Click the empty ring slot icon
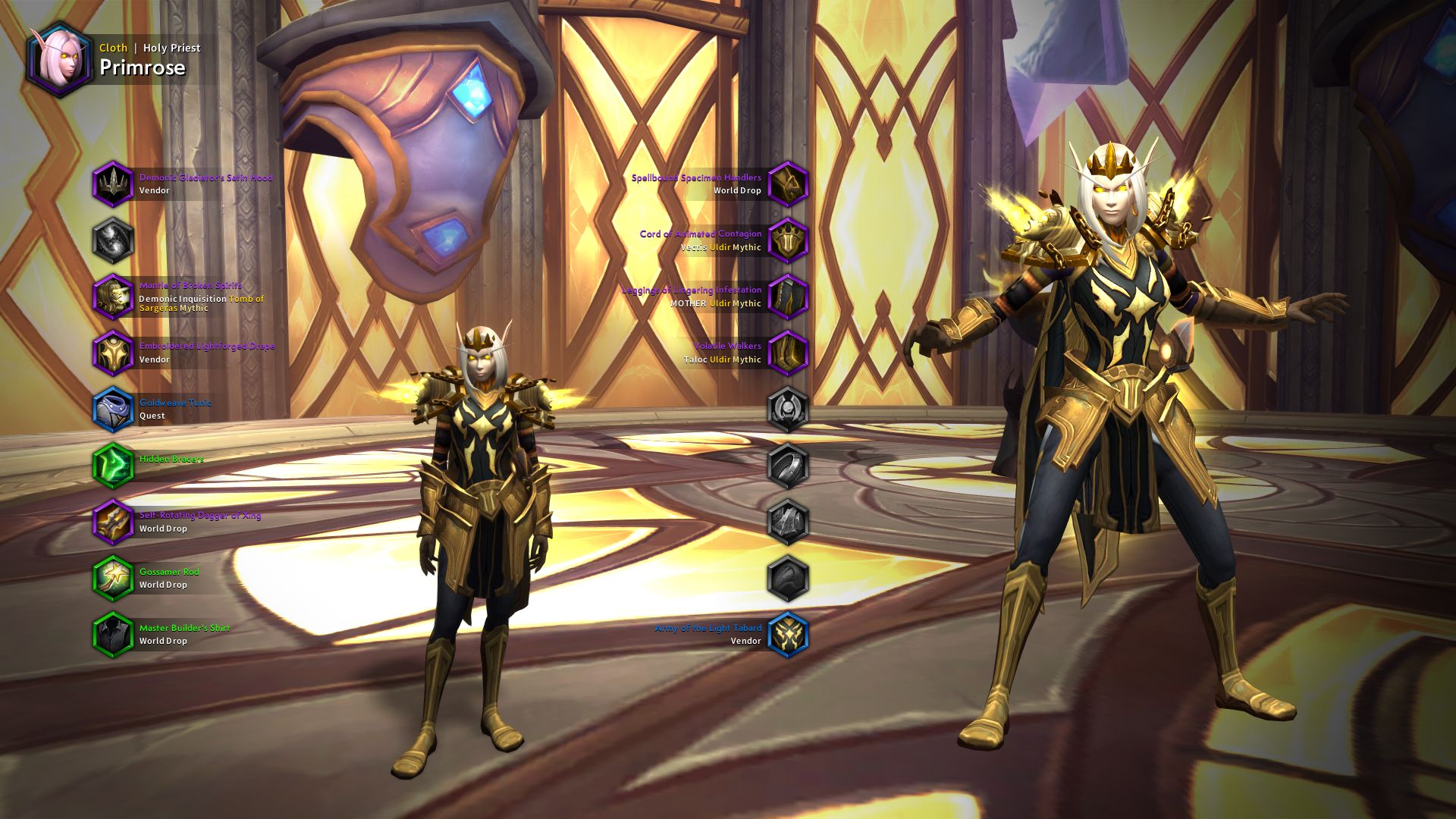 [789, 463]
